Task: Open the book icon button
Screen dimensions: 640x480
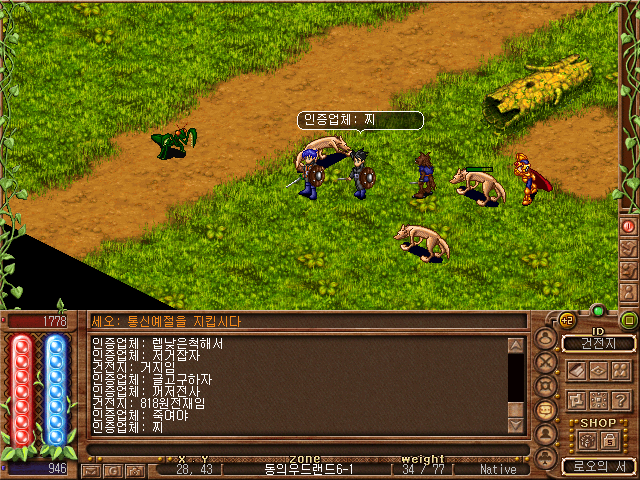Action: [577, 371]
